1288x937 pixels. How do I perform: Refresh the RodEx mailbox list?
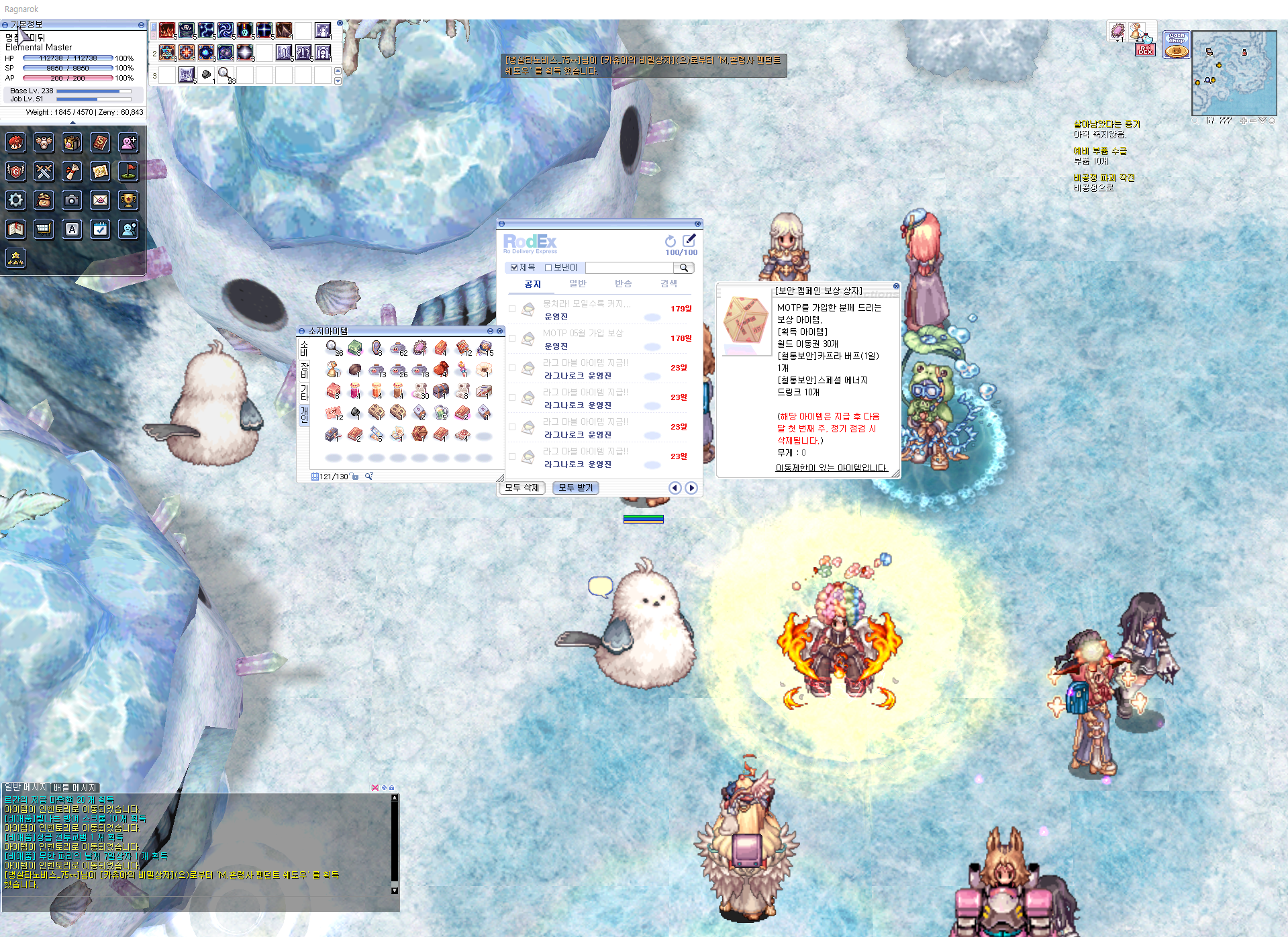coord(670,241)
